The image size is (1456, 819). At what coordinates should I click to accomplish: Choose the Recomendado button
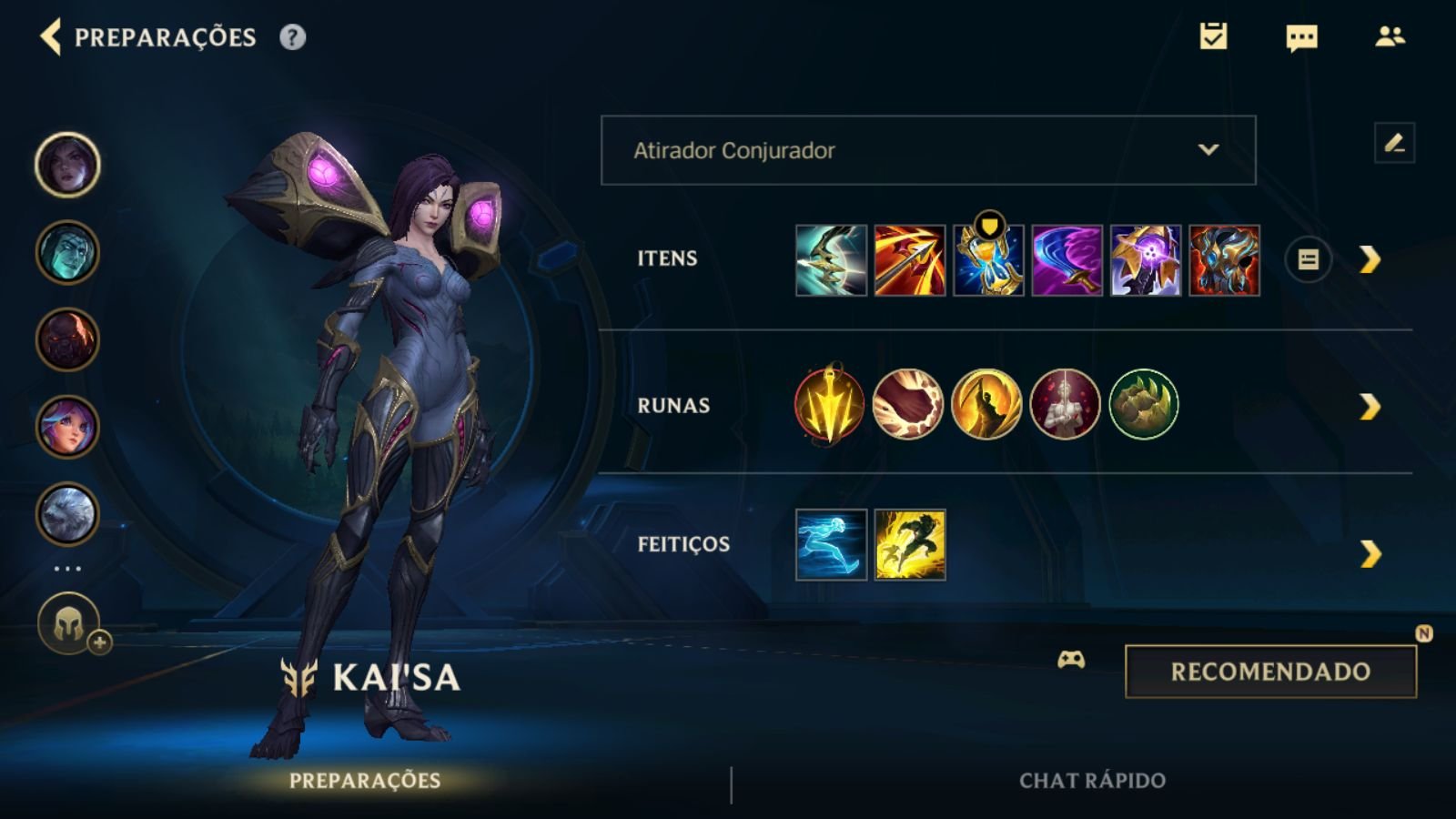pos(1270,672)
